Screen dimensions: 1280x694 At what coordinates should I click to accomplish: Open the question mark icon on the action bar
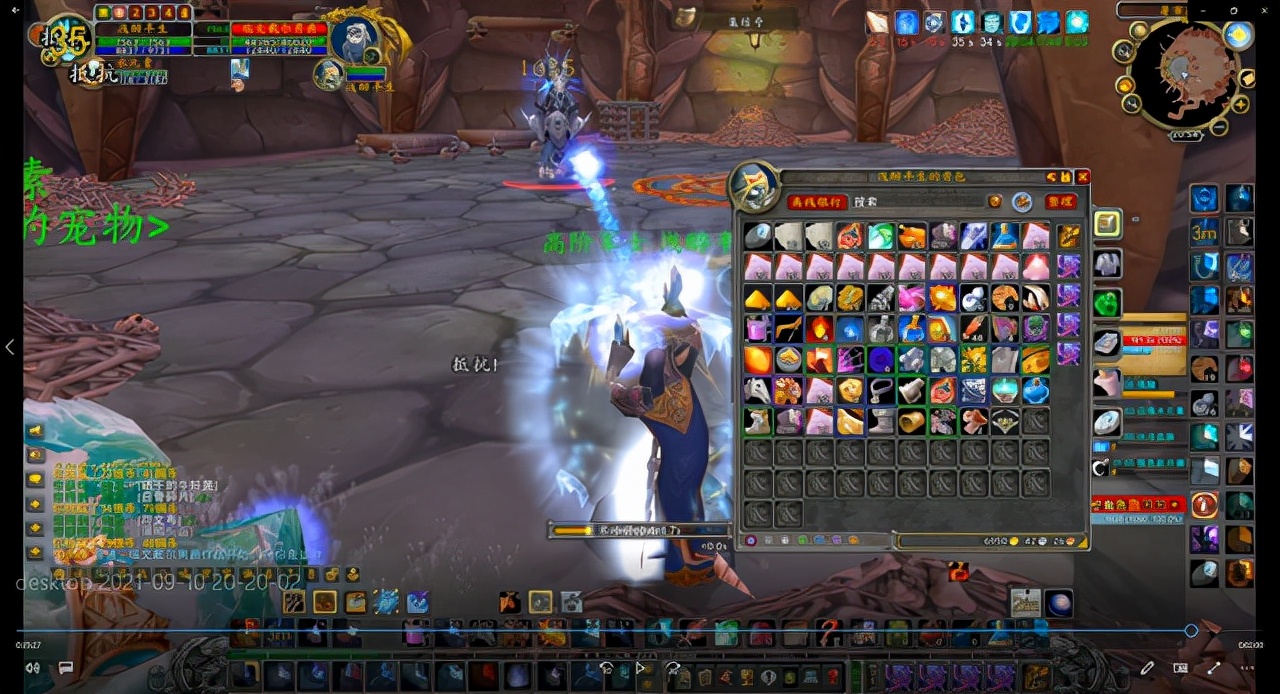[x=827, y=632]
